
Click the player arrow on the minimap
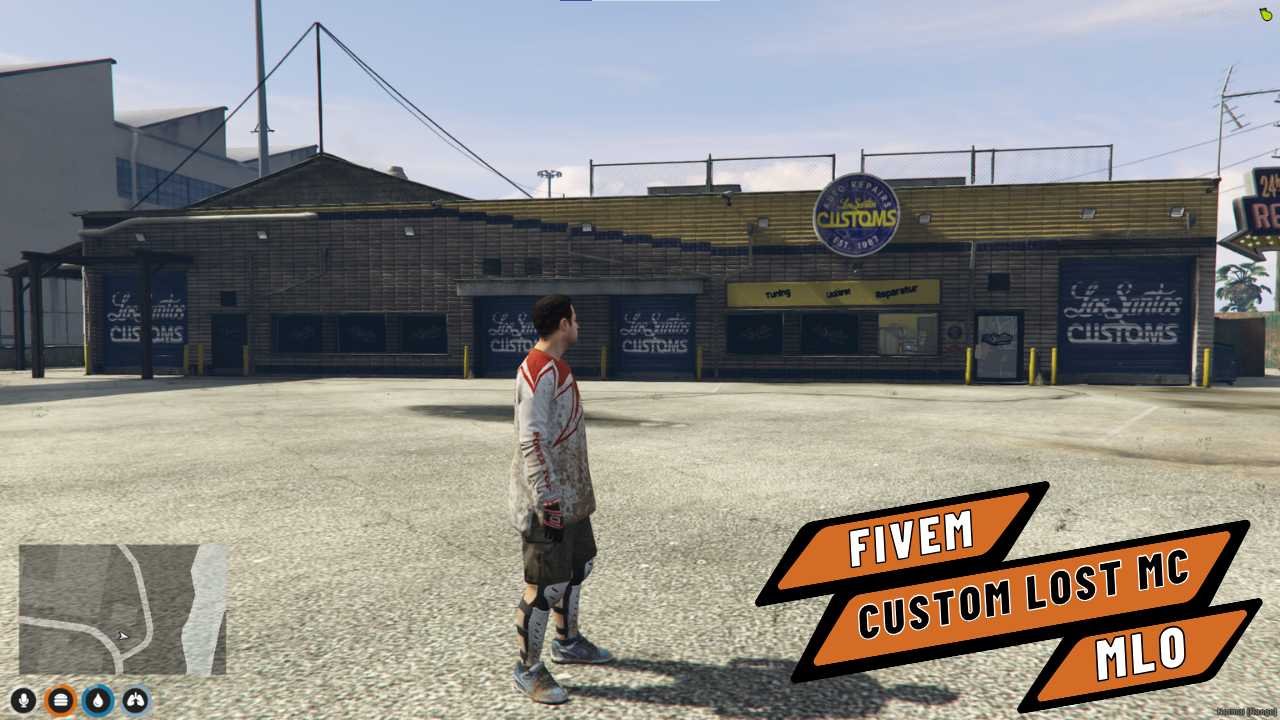(122, 636)
